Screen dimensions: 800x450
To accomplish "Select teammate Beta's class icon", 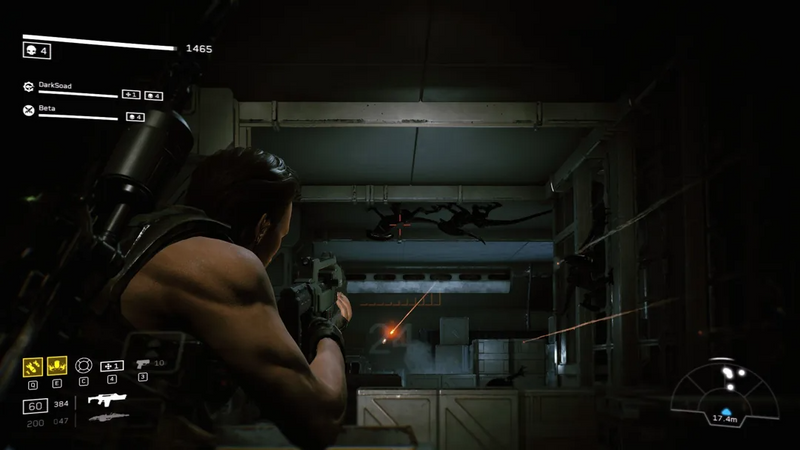I will (29, 109).
